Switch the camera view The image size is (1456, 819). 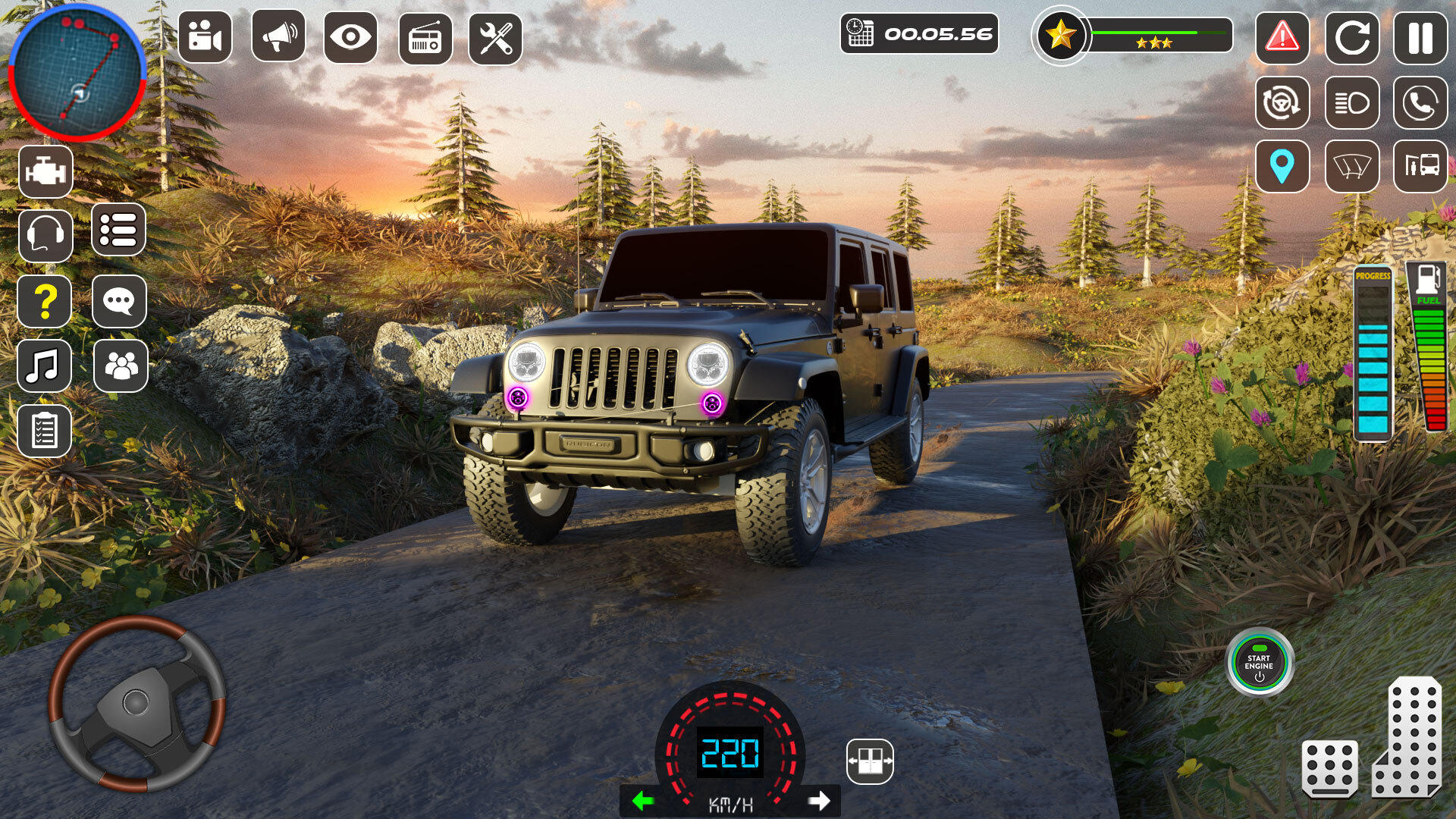pyautogui.click(x=205, y=37)
